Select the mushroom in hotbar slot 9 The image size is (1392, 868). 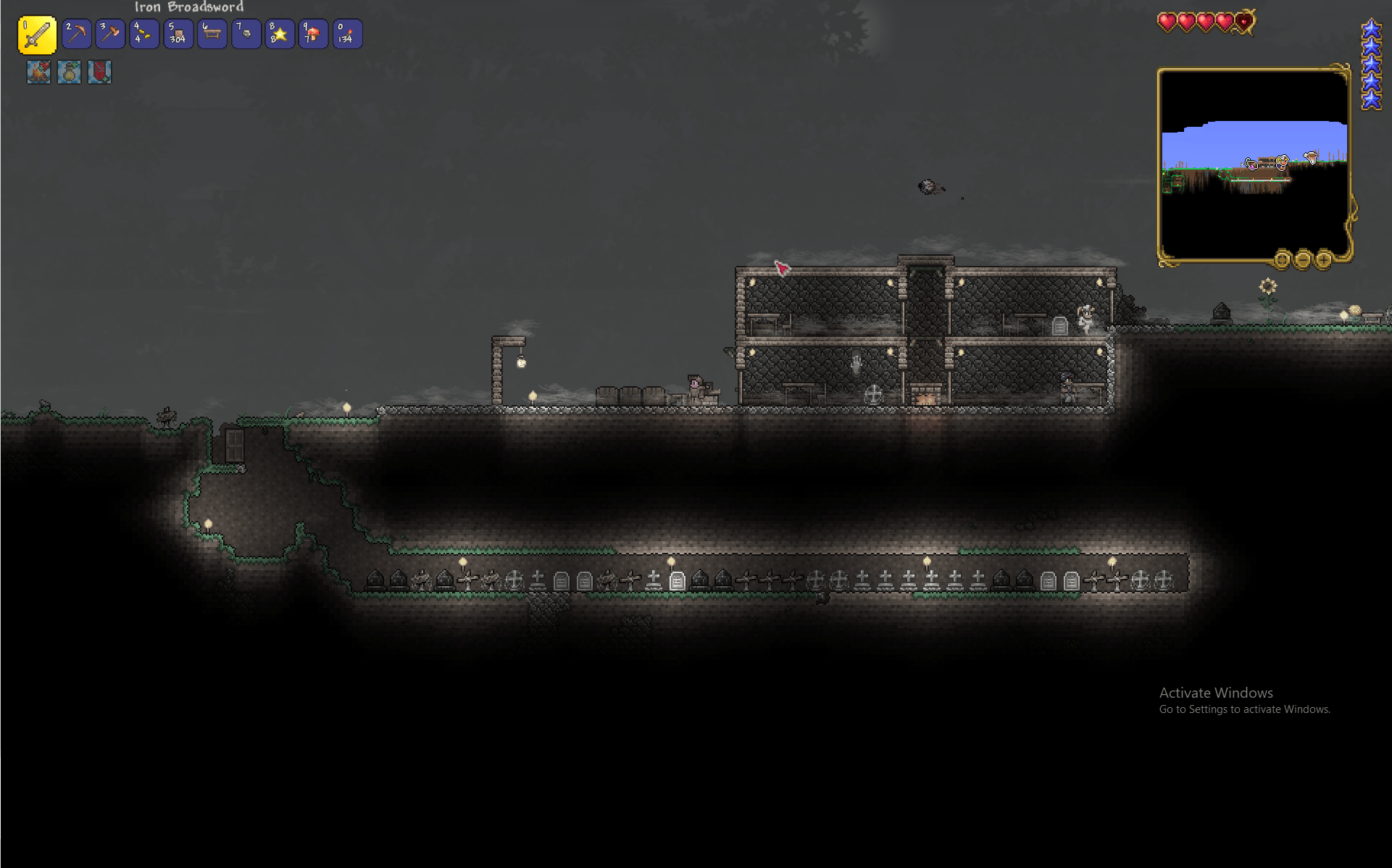pyautogui.click(x=313, y=34)
